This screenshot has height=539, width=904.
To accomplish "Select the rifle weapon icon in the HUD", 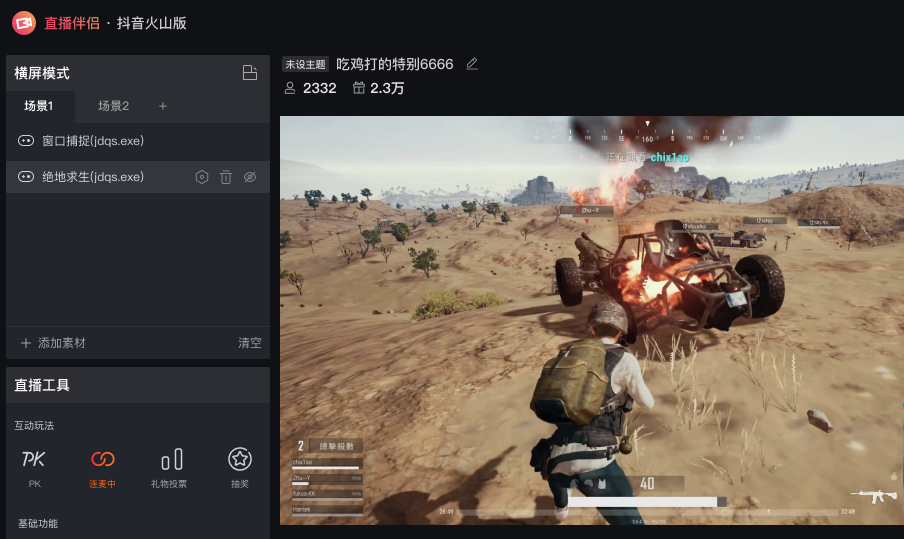I will [873, 495].
